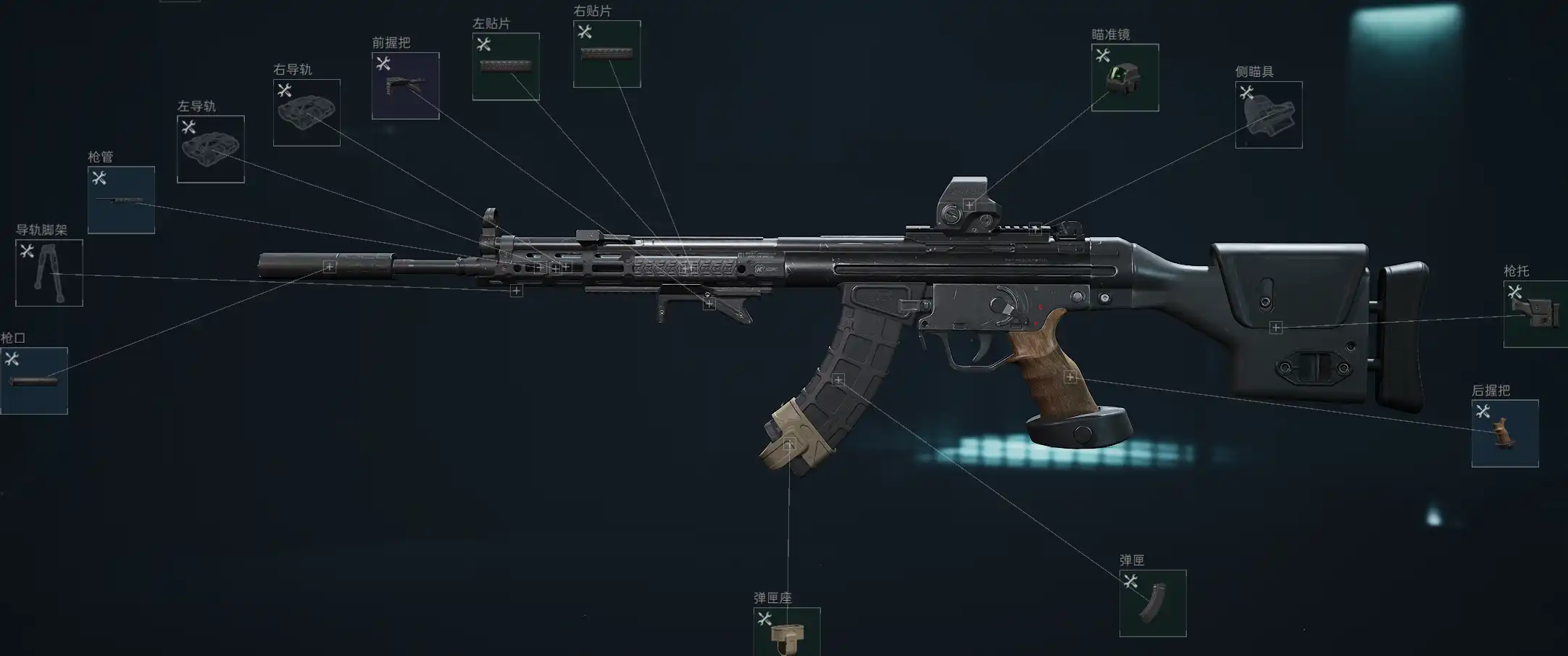Choose the 后握把 rear grip slot
This screenshot has width=1568, height=656.
1505,433
